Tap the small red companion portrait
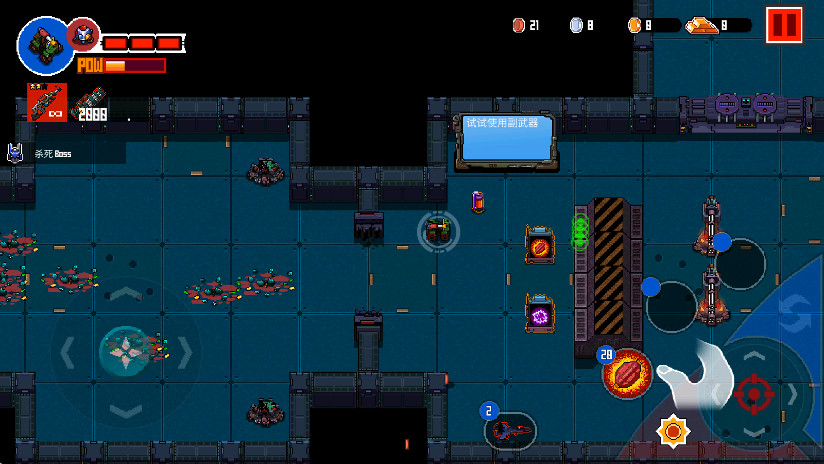The width and height of the screenshot is (824, 464). pos(82,35)
